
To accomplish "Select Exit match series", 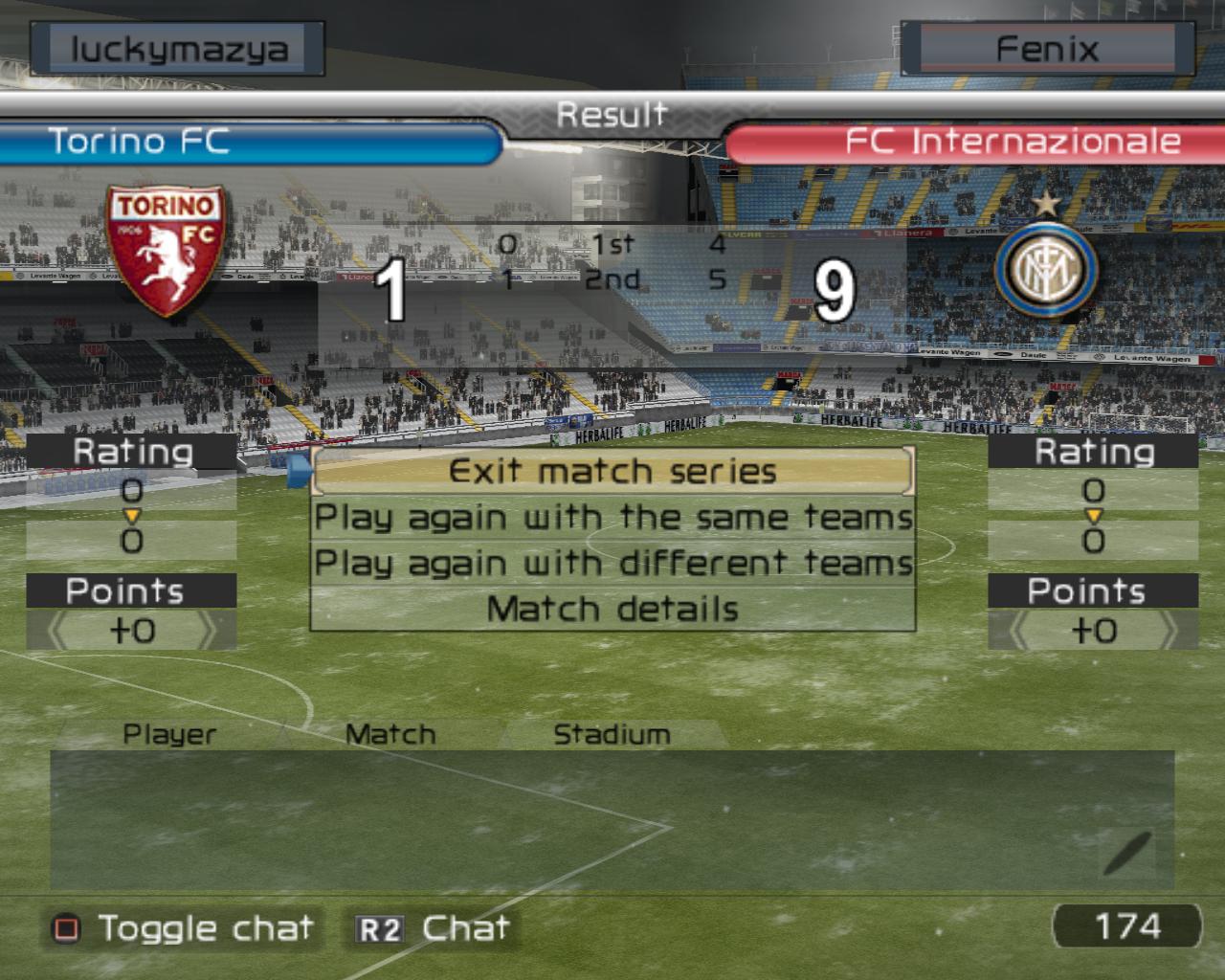I will coord(612,471).
